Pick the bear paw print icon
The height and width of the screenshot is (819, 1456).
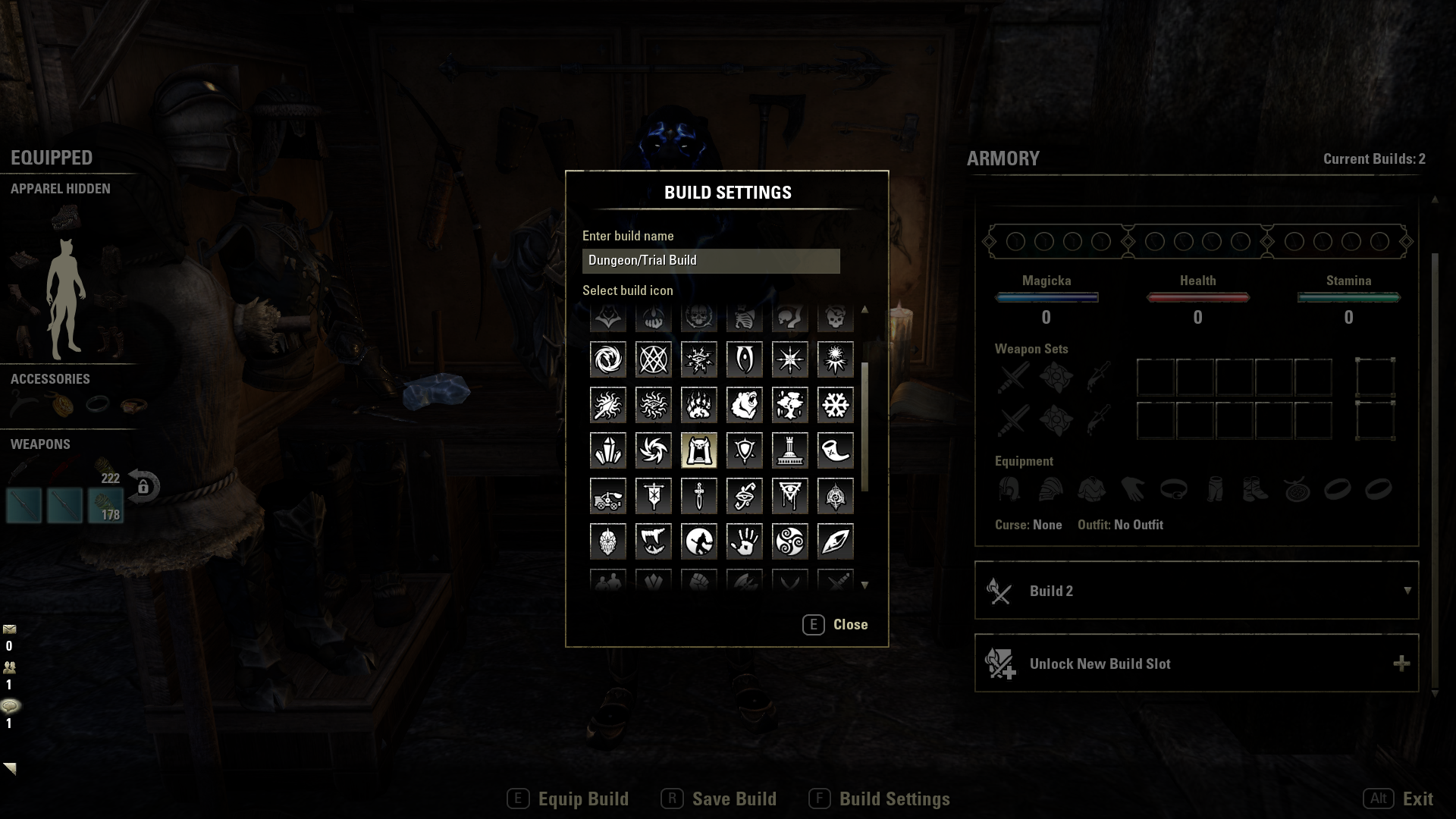[x=698, y=405]
